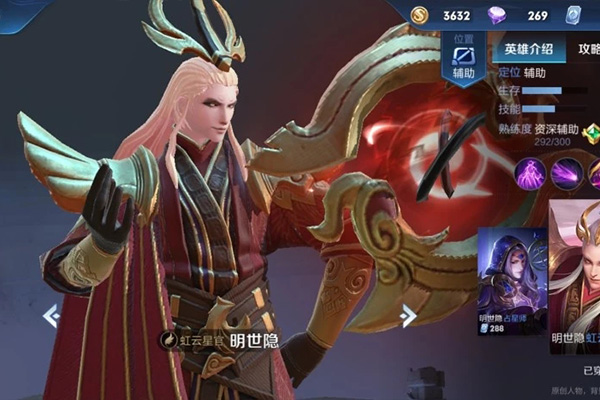
Task: Open the 辅助 position badge
Action: [463, 61]
